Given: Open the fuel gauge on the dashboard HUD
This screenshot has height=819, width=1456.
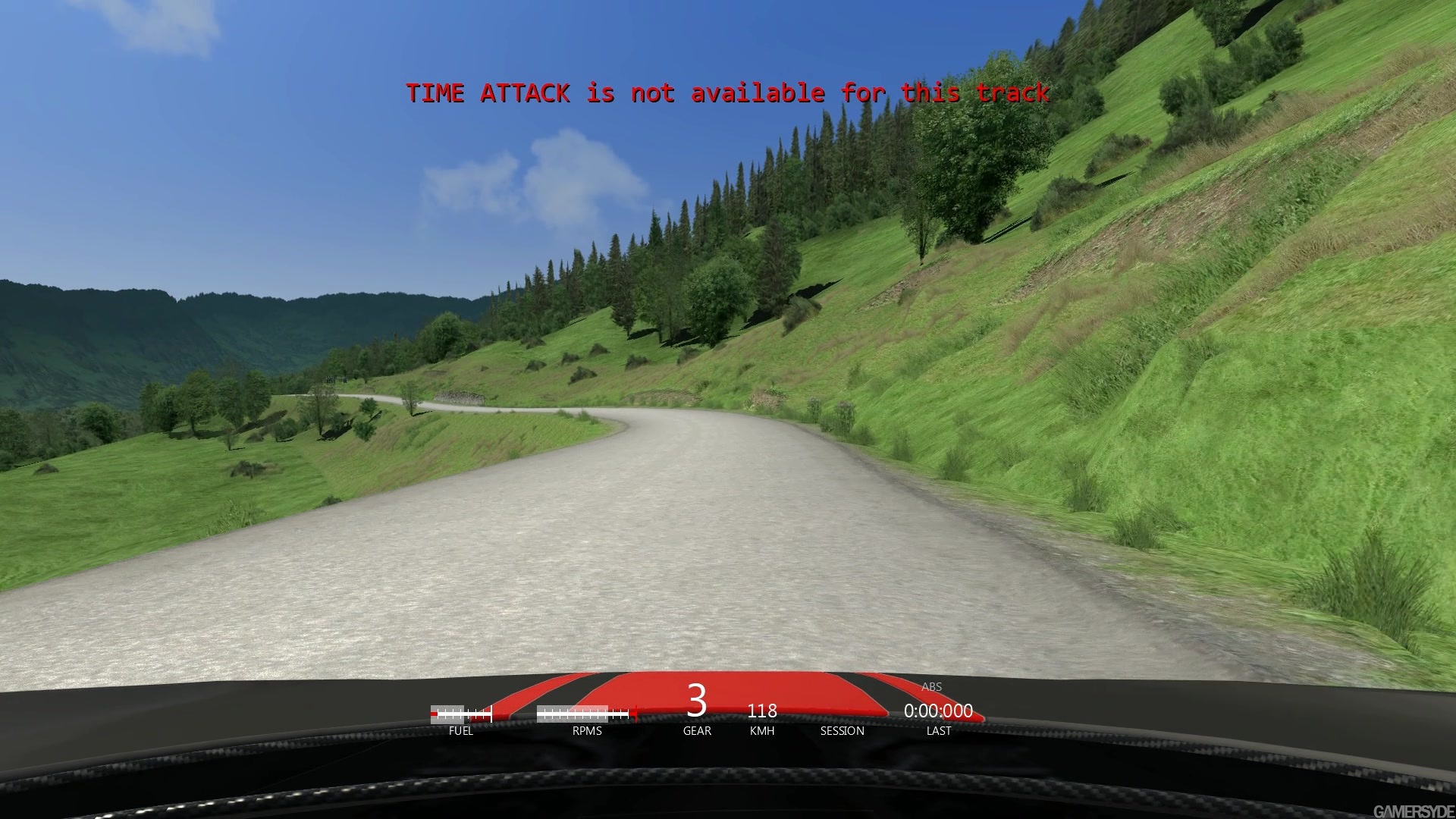Looking at the screenshot, I should [x=460, y=713].
